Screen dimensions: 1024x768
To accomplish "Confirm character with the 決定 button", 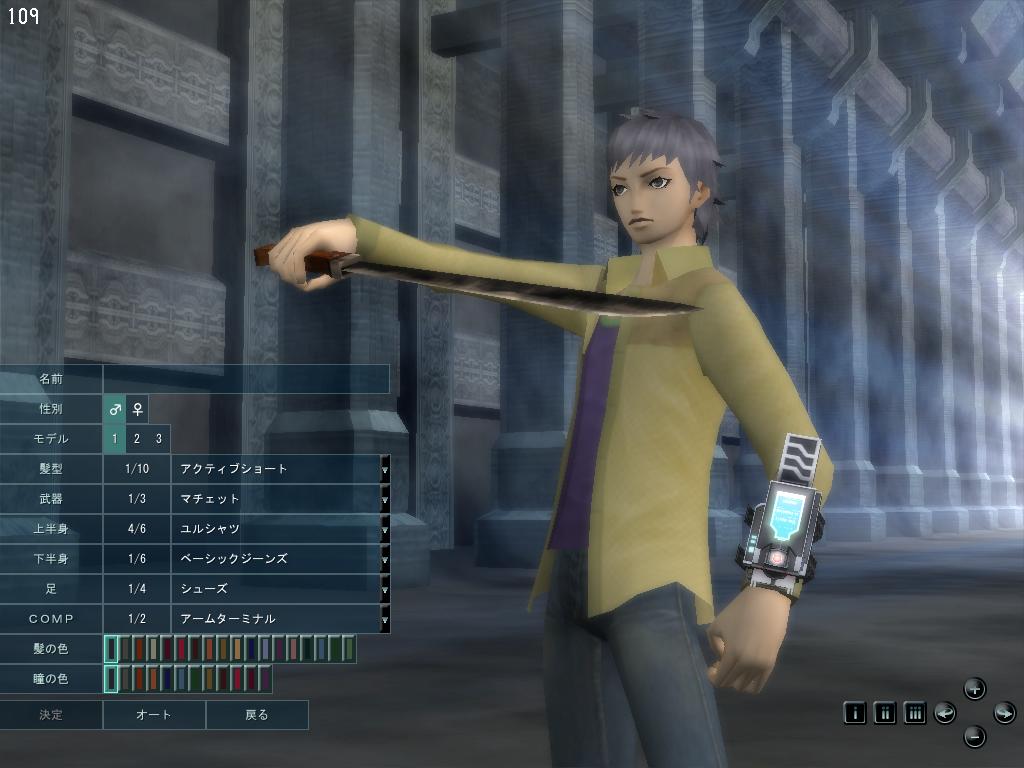I will point(51,715).
